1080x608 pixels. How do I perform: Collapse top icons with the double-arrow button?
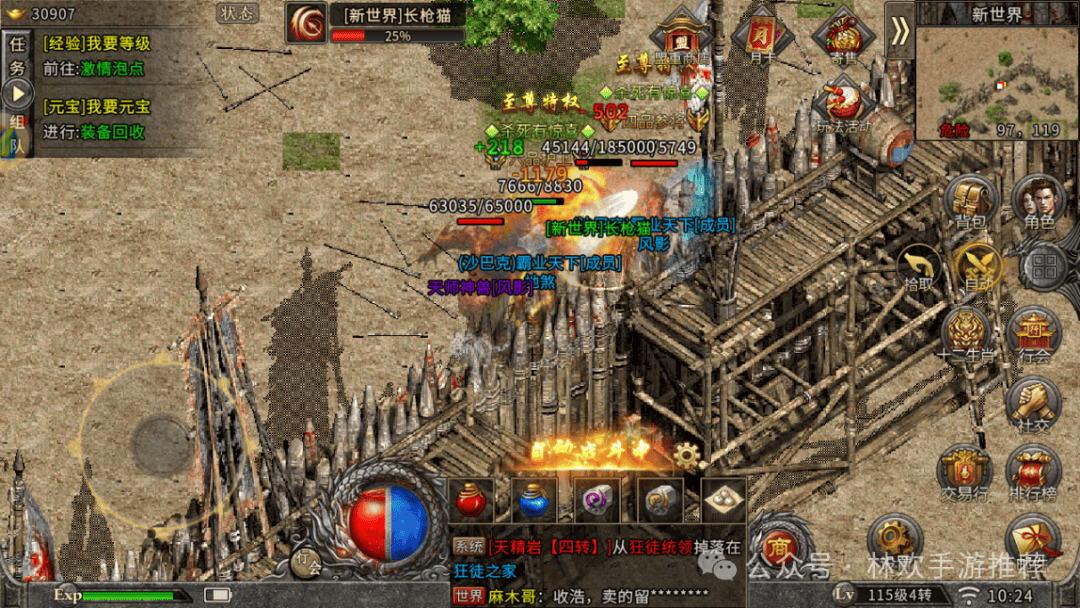900,31
